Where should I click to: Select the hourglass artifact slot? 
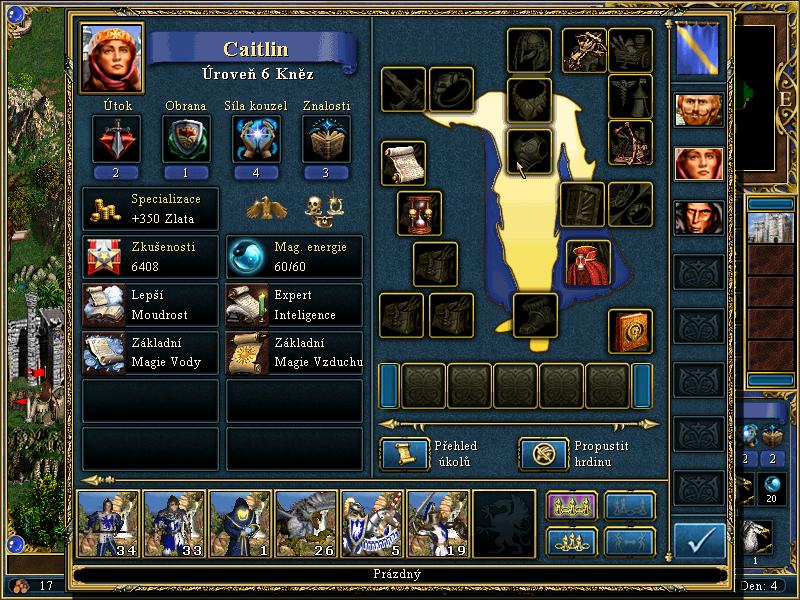pyautogui.click(x=419, y=213)
